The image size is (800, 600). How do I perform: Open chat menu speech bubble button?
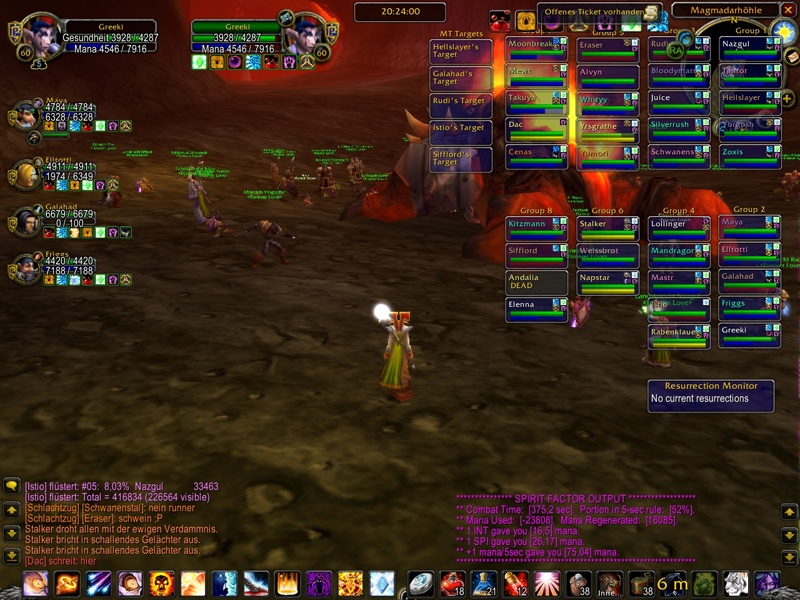click(11, 487)
